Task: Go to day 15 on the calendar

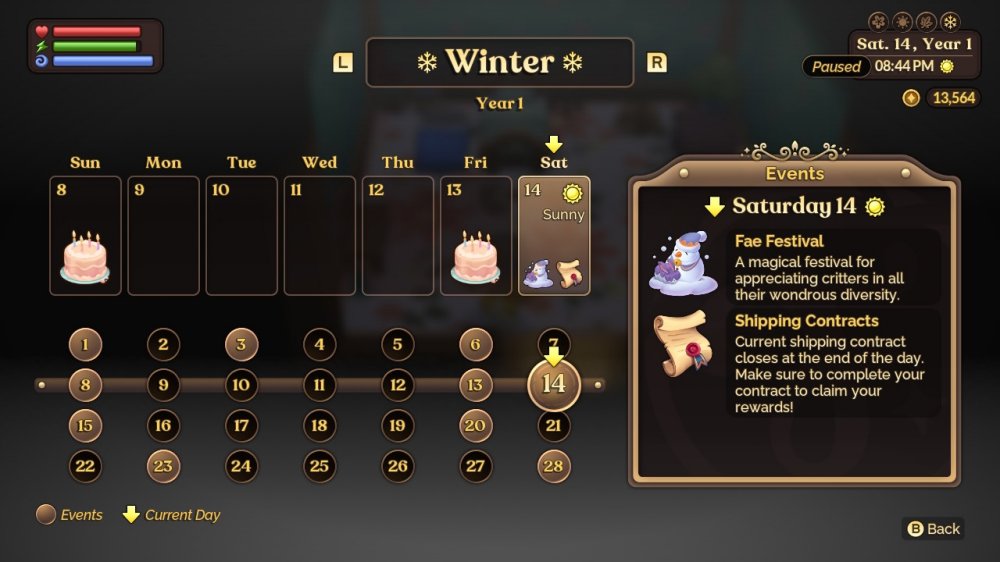Action: [x=85, y=426]
